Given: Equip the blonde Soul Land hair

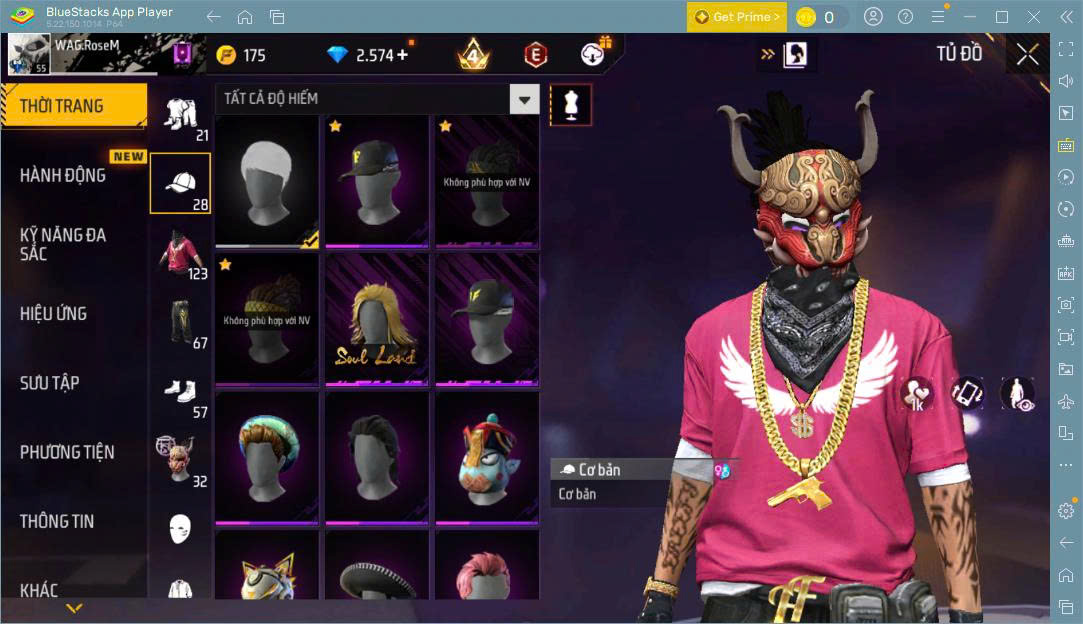Looking at the screenshot, I should (377, 319).
